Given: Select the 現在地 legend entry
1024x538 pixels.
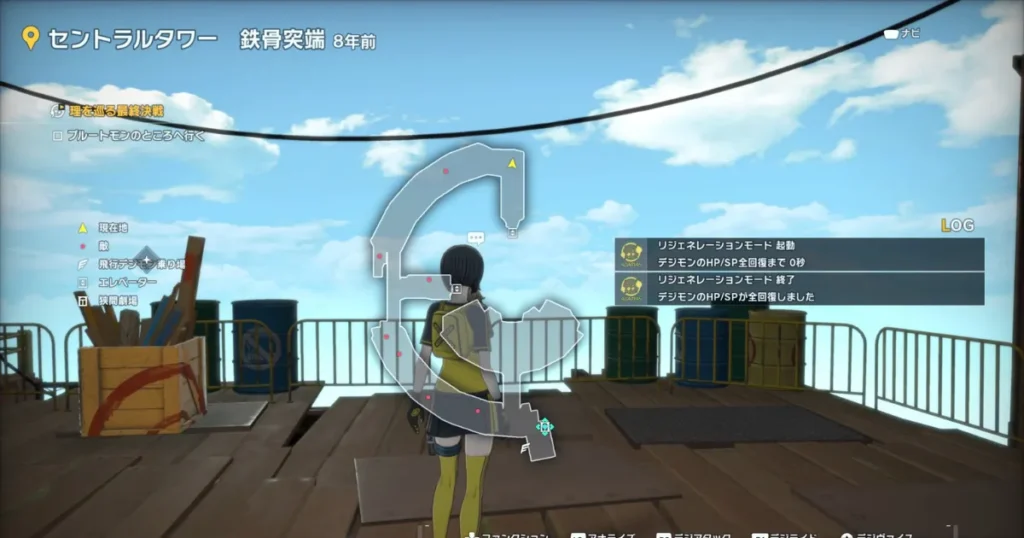Looking at the screenshot, I should pyautogui.click(x=110, y=228).
